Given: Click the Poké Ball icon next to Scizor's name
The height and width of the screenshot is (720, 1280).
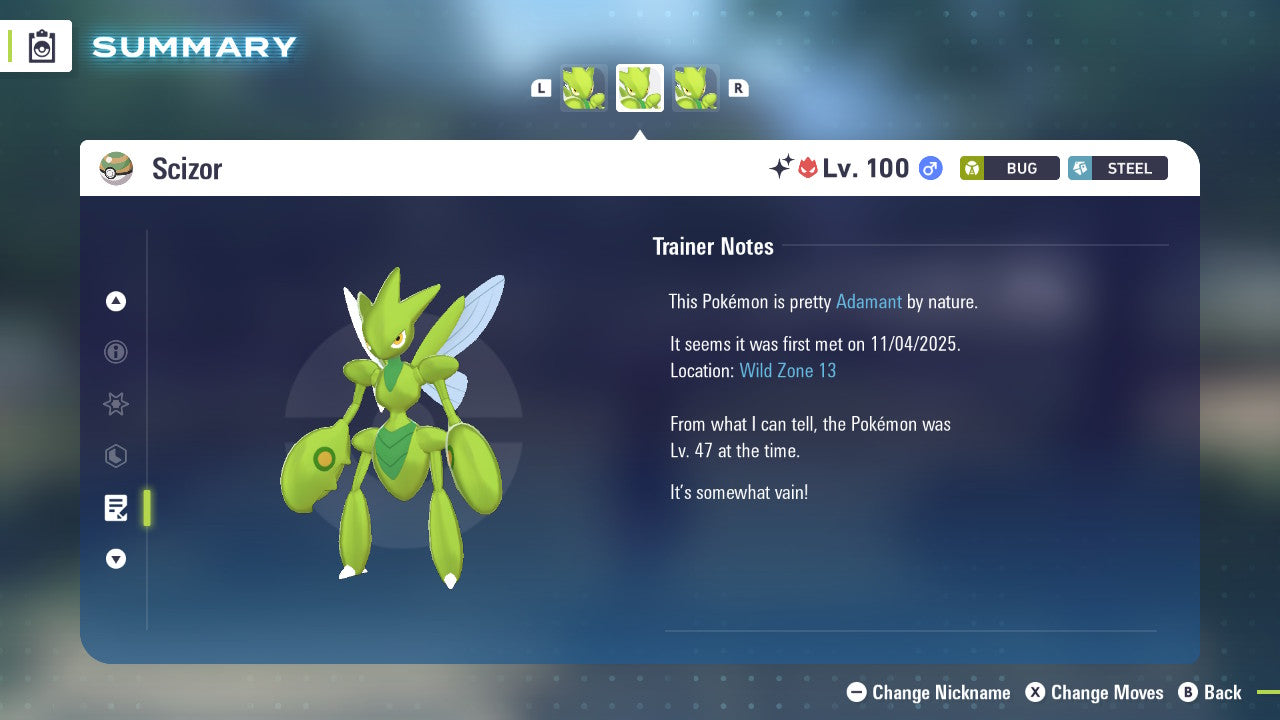Looking at the screenshot, I should pyautogui.click(x=116, y=168).
